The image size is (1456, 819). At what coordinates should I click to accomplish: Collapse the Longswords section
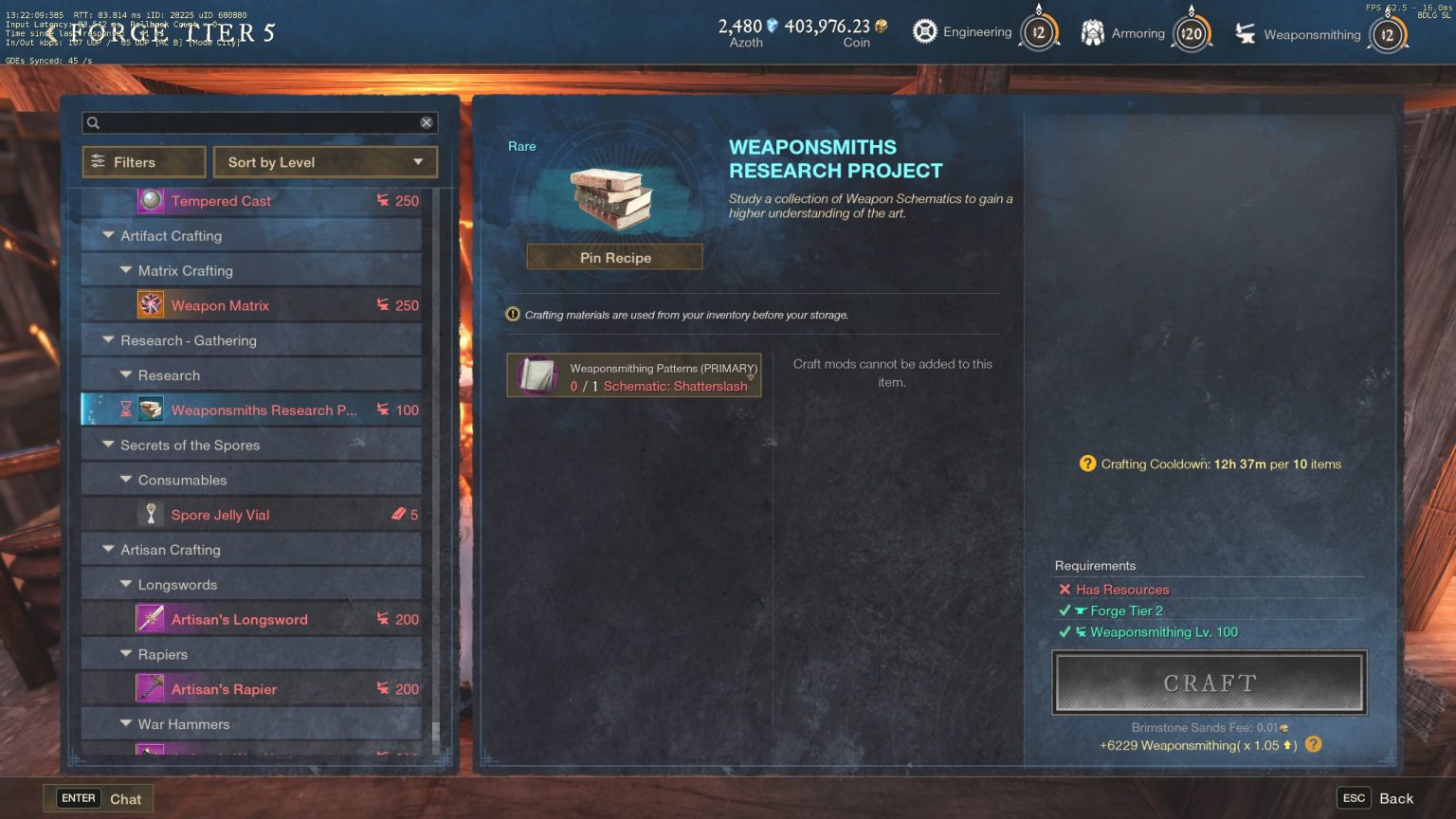[126, 584]
